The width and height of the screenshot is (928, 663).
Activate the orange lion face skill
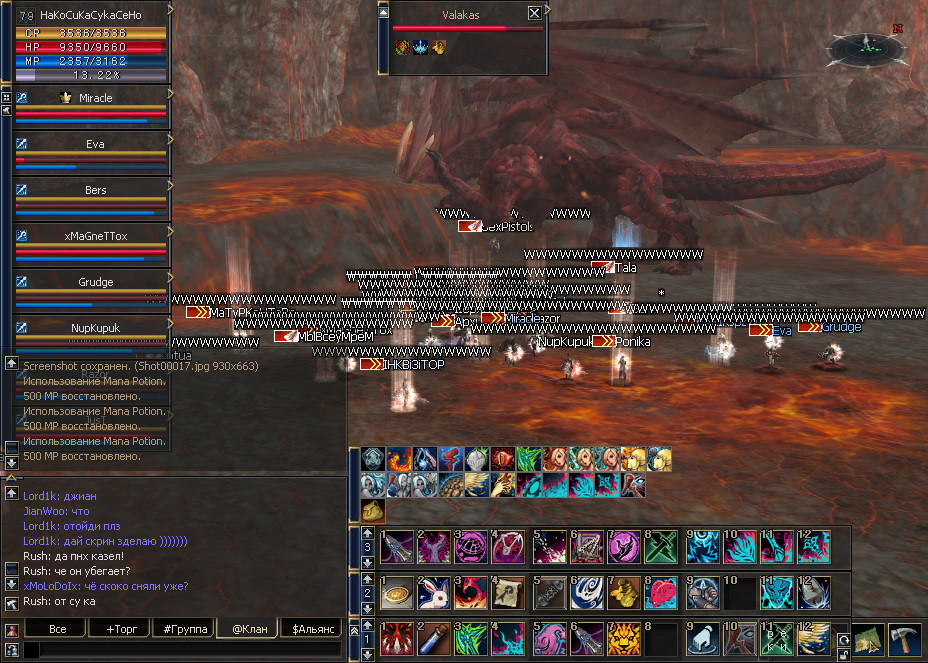coord(624,636)
